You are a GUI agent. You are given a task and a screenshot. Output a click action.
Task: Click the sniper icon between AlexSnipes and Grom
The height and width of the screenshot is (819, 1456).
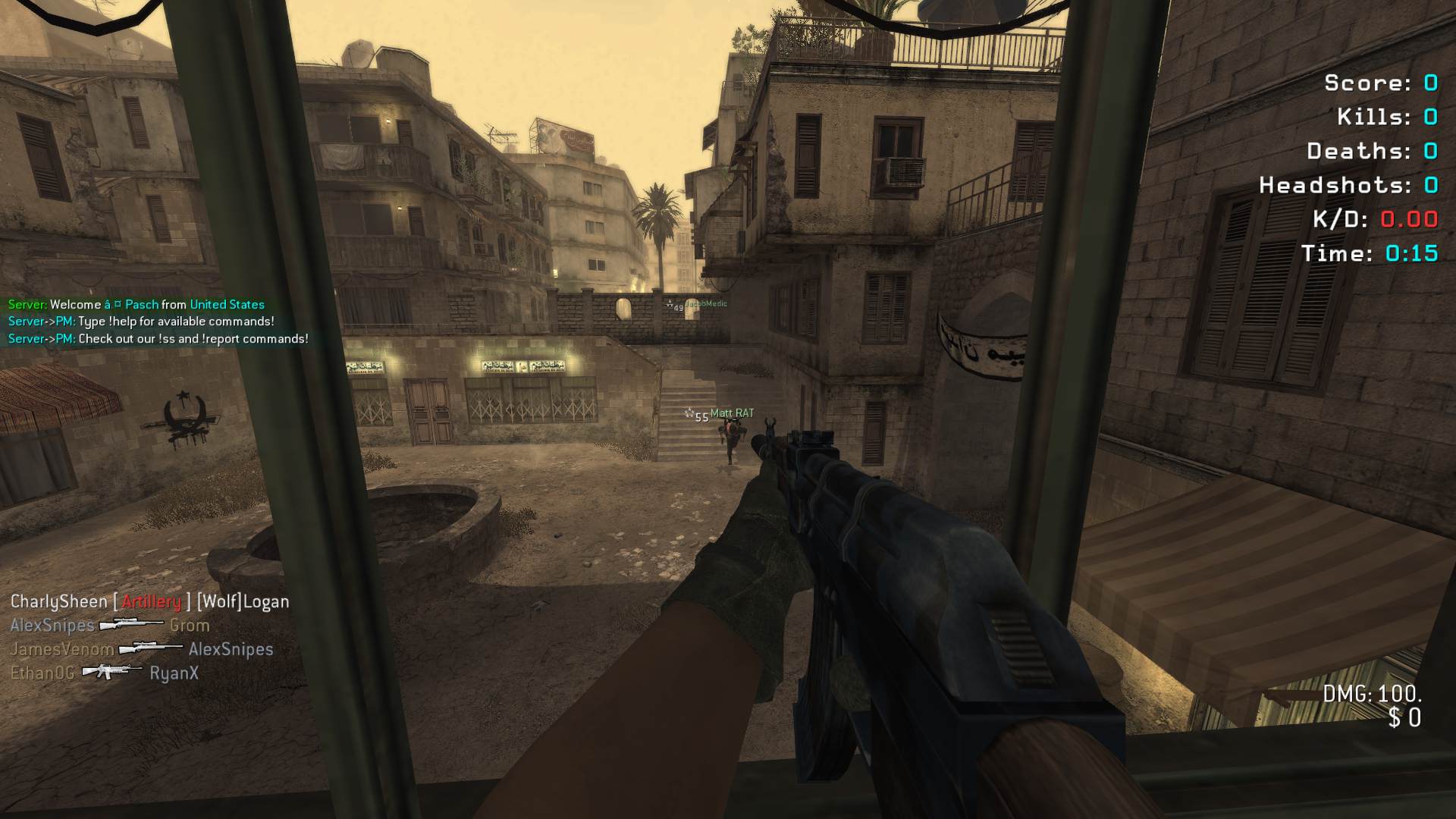pyautogui.click(x=131, y=625)
